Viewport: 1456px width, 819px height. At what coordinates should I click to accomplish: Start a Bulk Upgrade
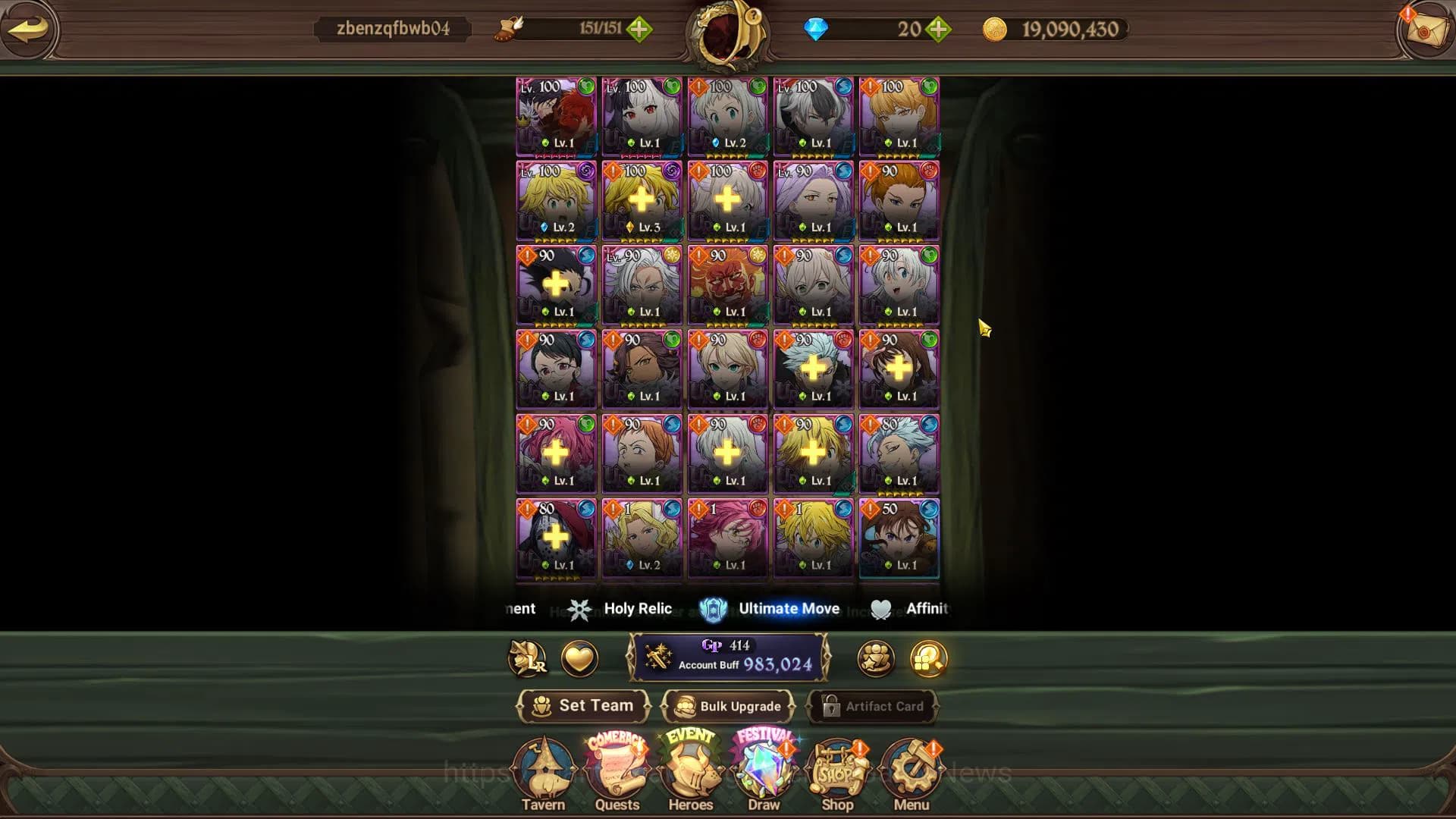click(728, 706)
